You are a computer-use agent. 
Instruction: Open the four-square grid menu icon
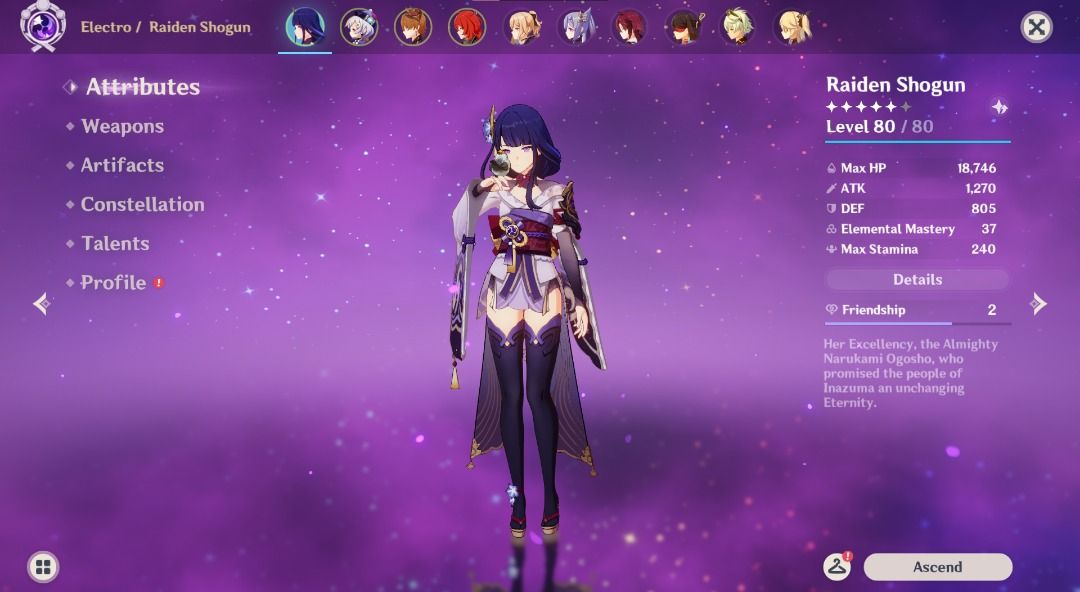(x=42, y=568)
